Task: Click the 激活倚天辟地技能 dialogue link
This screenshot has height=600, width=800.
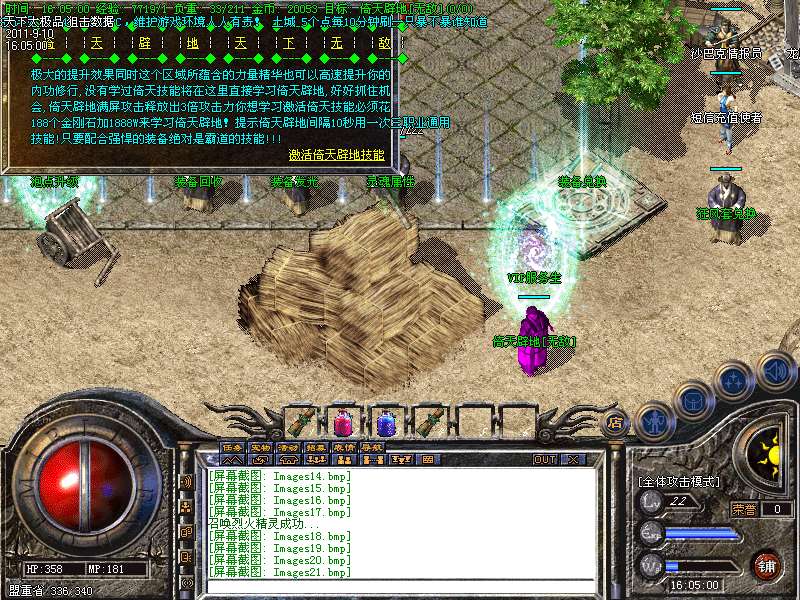Action: pyautogui.click(x=336, y=155)
